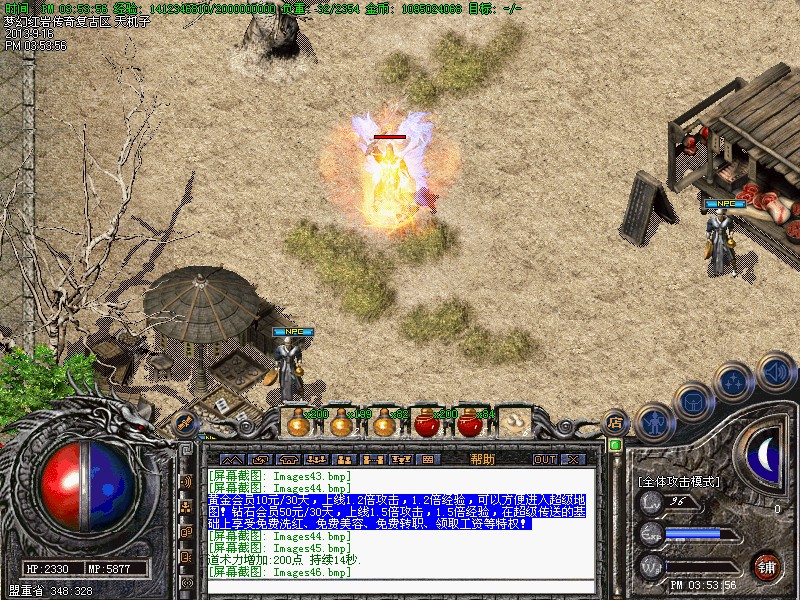This screenshot has width=800, height=600.
Task: Close the game with X button
Action: pyautogui.click(x=572, y=459)
